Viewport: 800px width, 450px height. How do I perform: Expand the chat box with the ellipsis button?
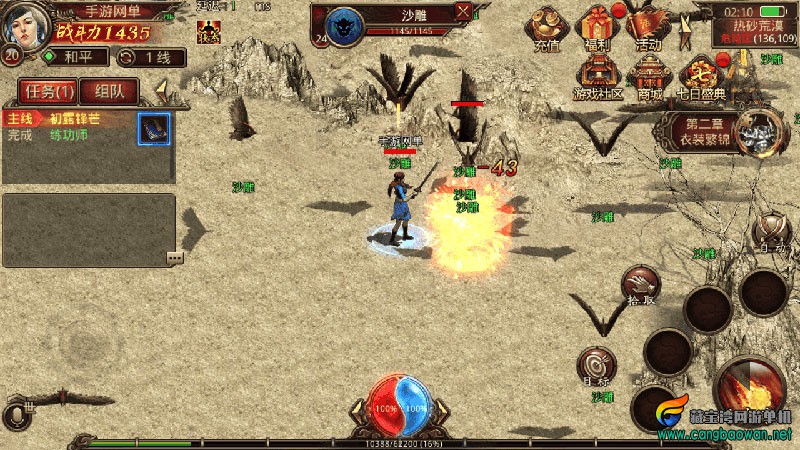(x=175, y=257)
